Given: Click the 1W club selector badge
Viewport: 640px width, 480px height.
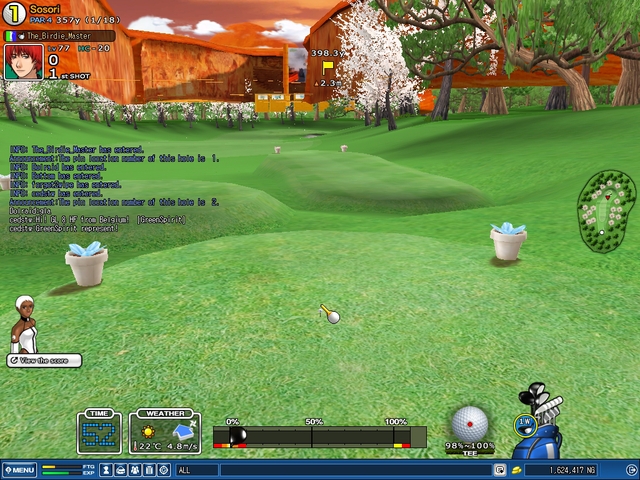Looking at the screenshot, I should click(525, 424).
